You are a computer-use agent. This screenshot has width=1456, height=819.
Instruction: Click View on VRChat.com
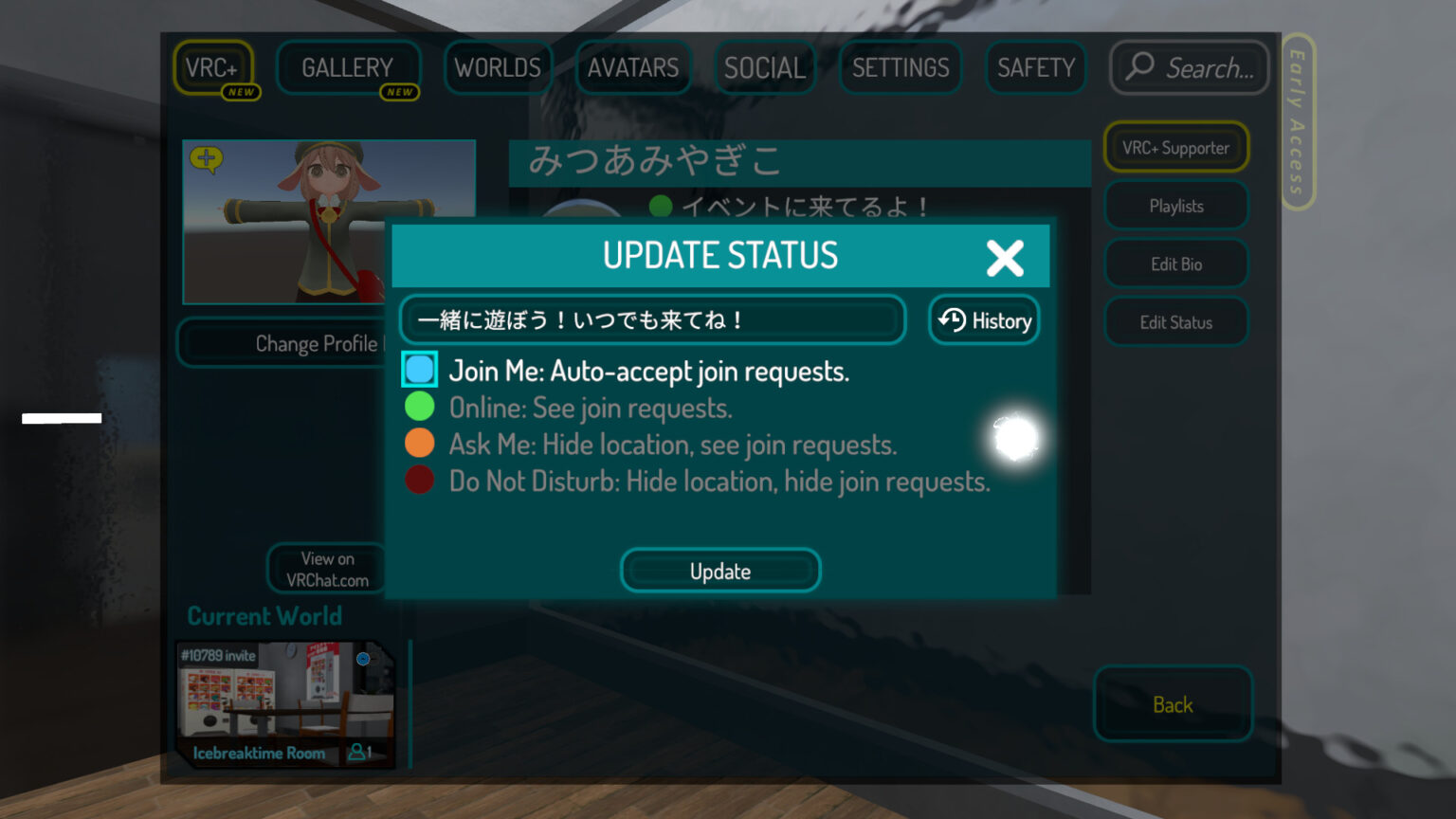327,569
